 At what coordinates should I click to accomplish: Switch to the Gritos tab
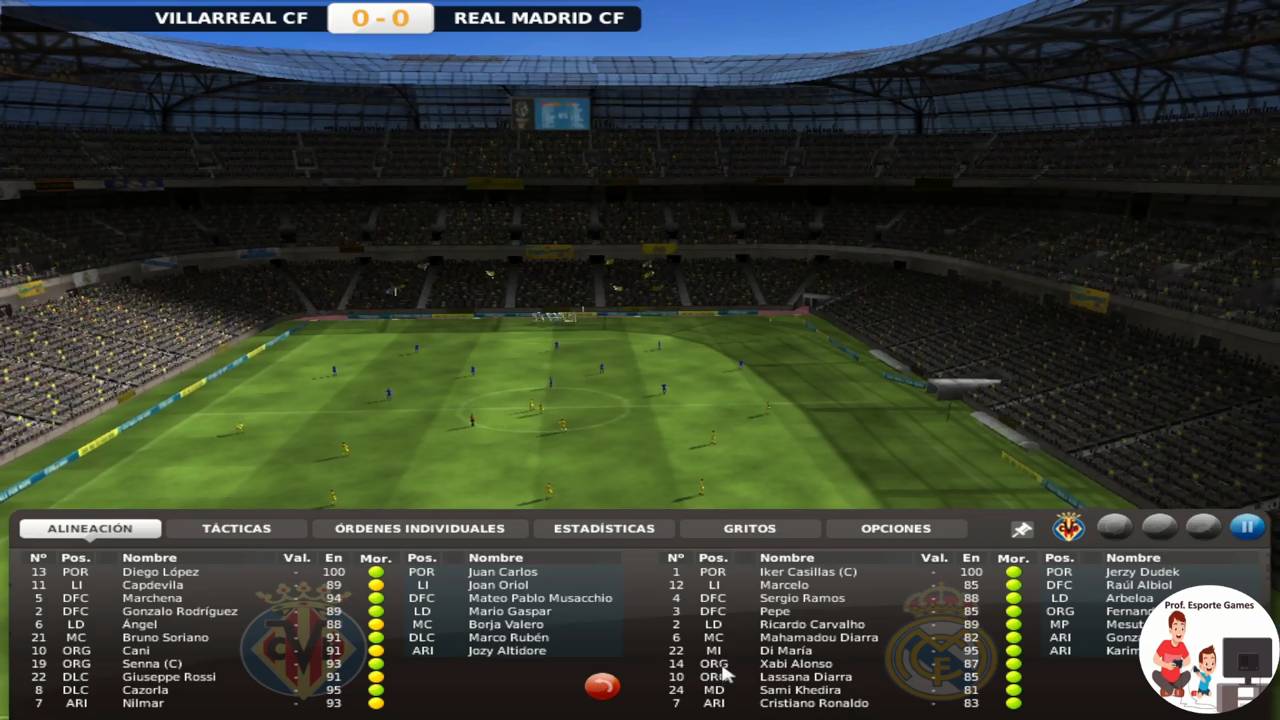(x=749, y=528)
